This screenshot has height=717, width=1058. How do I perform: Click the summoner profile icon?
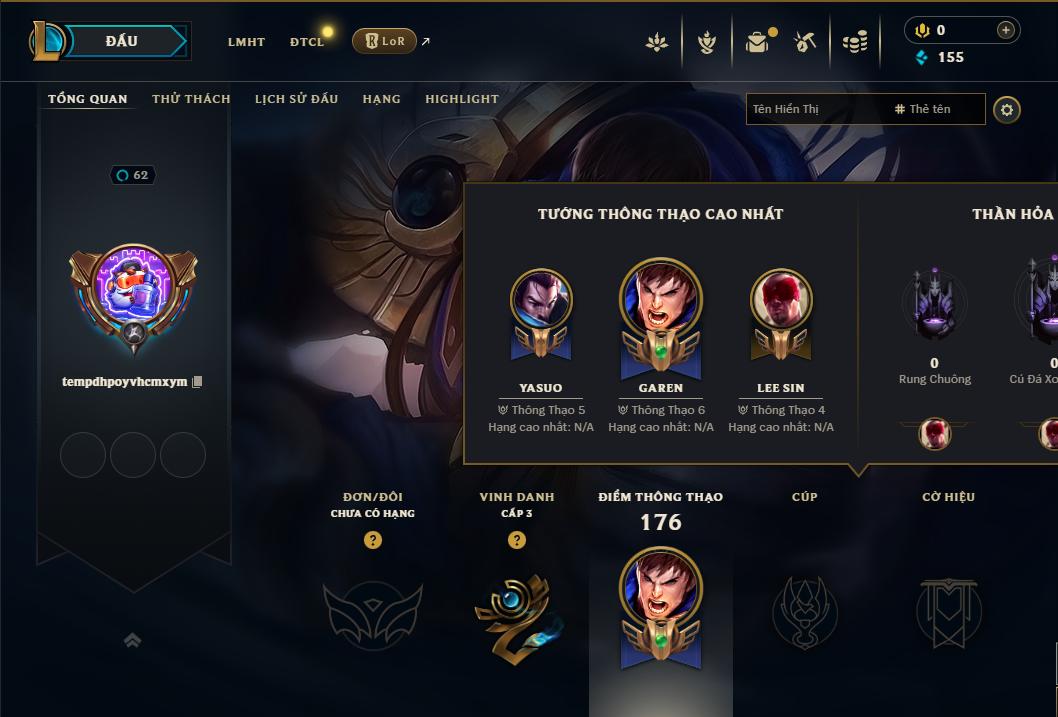click(x=133, y=292)
